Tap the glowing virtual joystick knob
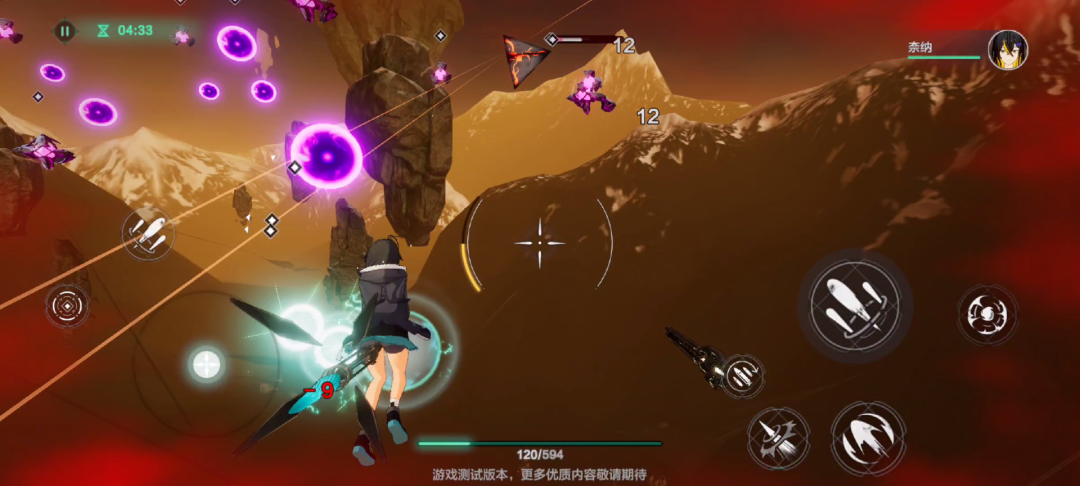Screen dimensions: 1080x486 [x=206, y=364]
